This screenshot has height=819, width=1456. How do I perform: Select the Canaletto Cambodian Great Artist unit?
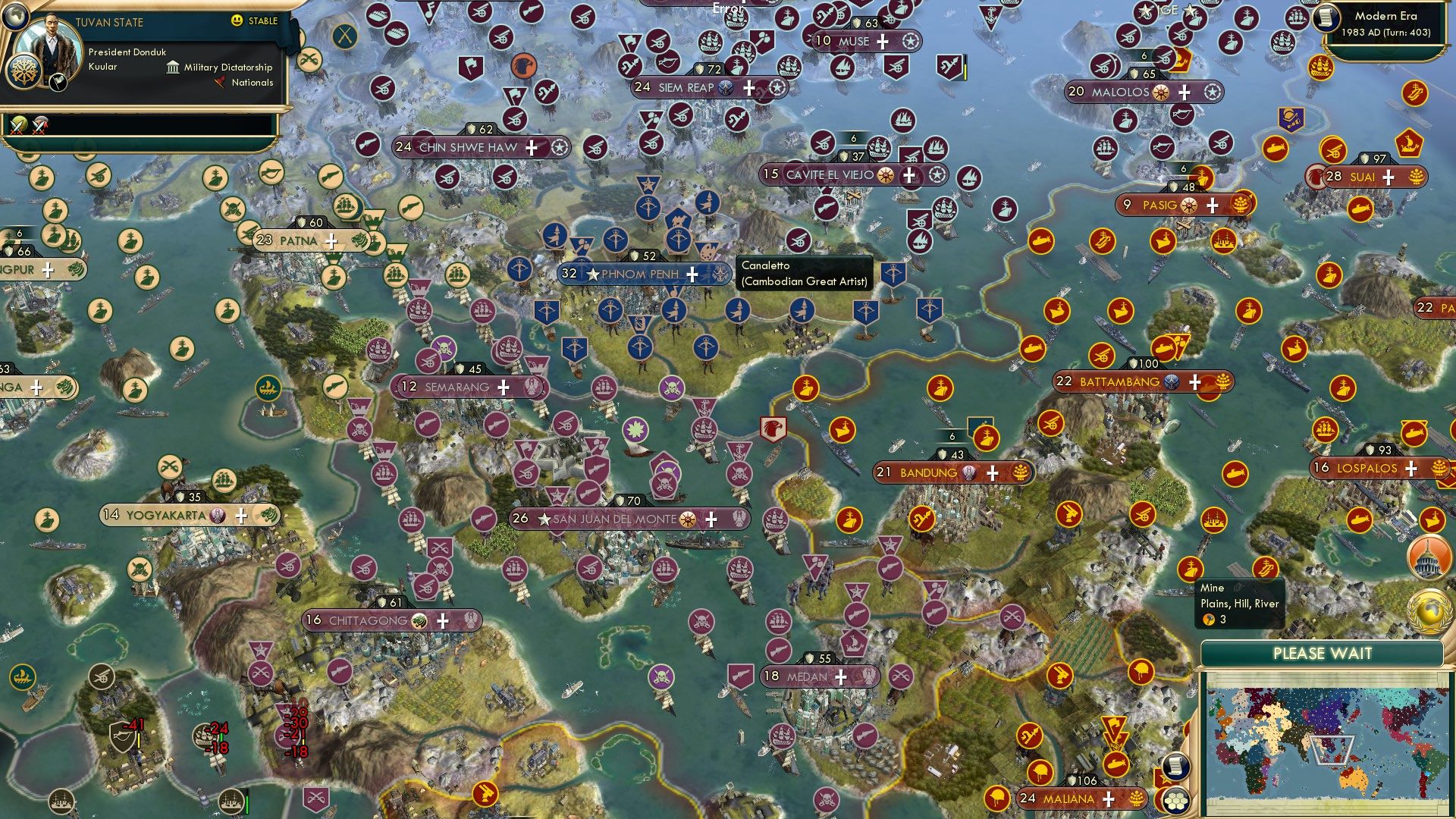pyautogui.click(x=708, y=249)
